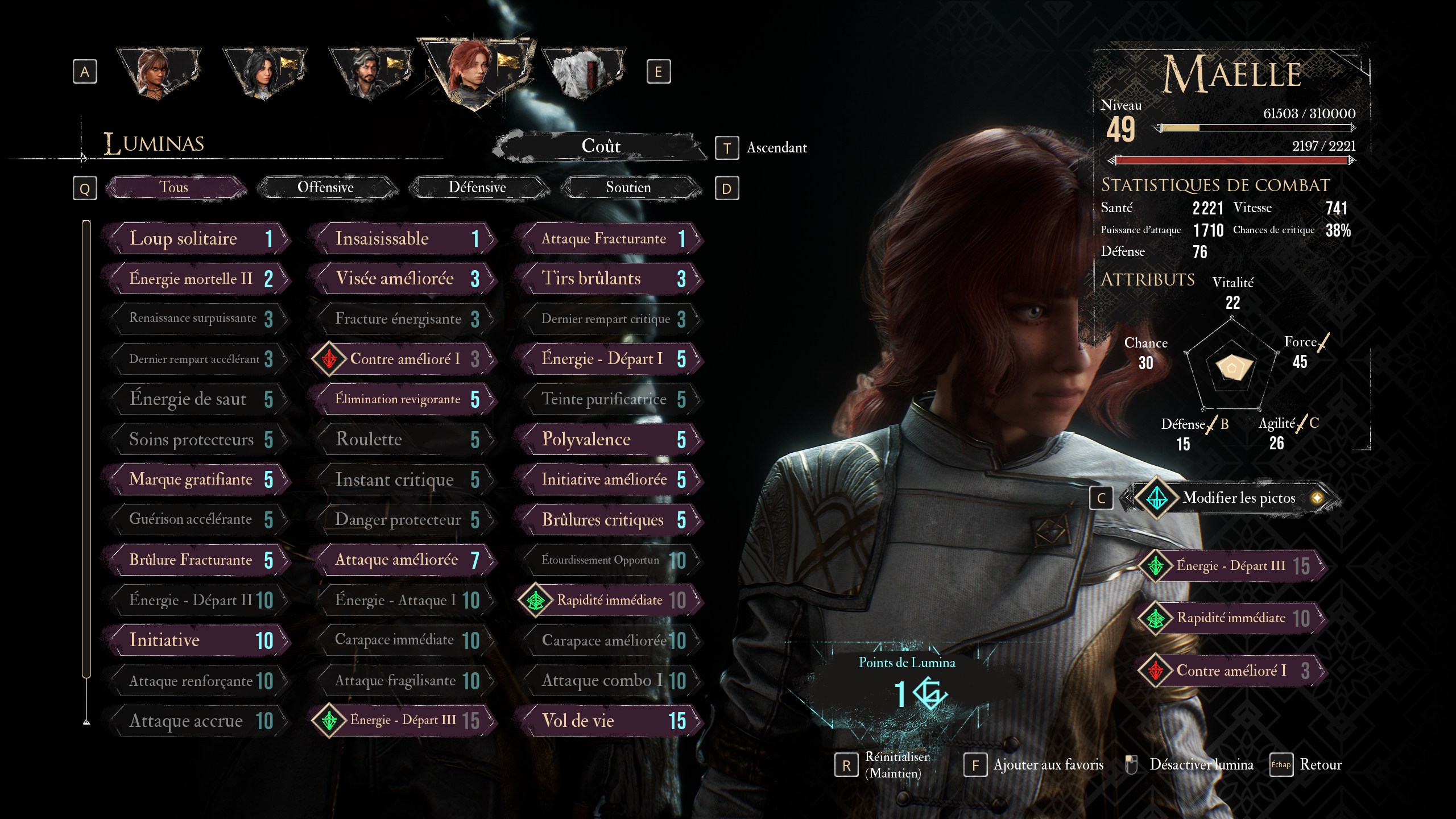Toggle the Loup solitaire lumina
This screenshot has width=1456, height=819.
pyautogui.click(x=197, y=238)
